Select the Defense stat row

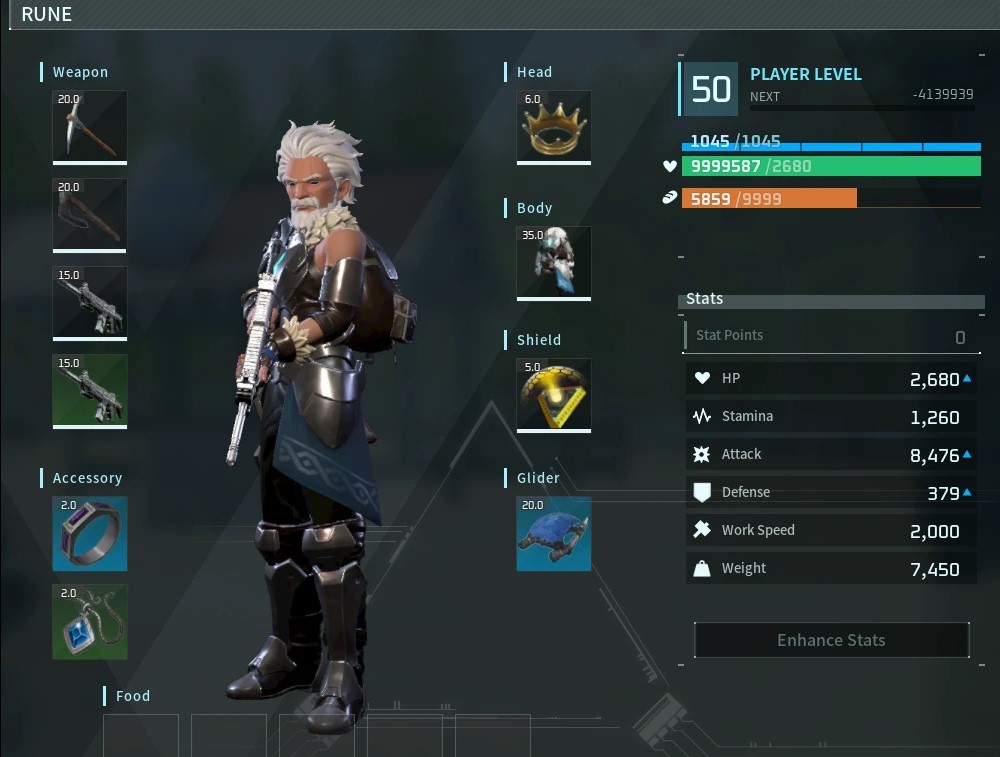[831, 492]
